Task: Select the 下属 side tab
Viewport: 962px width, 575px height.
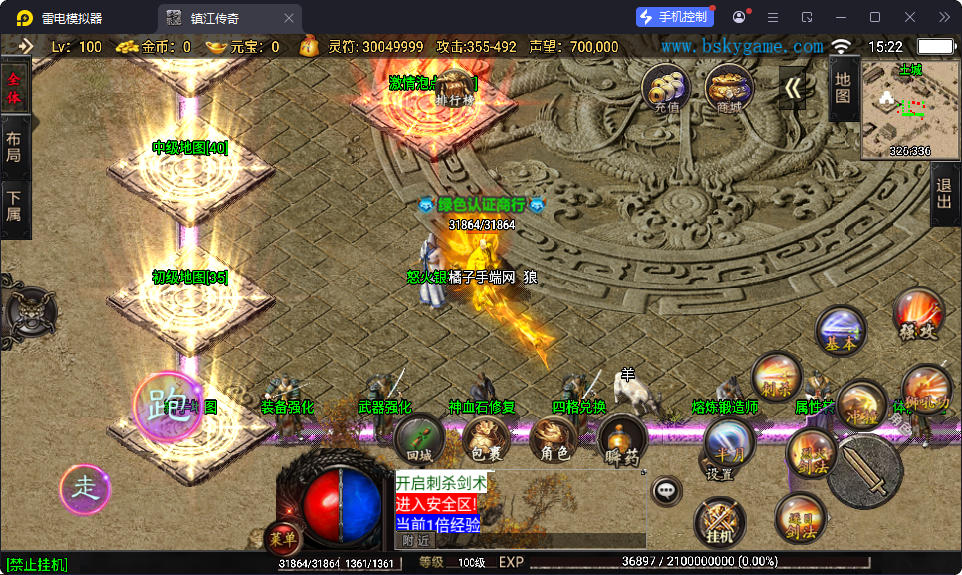Action: click(x=14, y=208)
